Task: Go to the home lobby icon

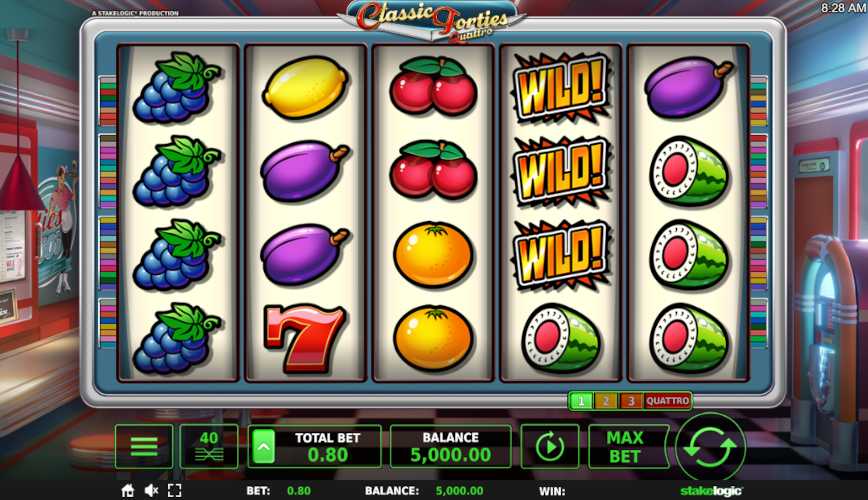Action: pyautogui.click(x=128, y=491)
